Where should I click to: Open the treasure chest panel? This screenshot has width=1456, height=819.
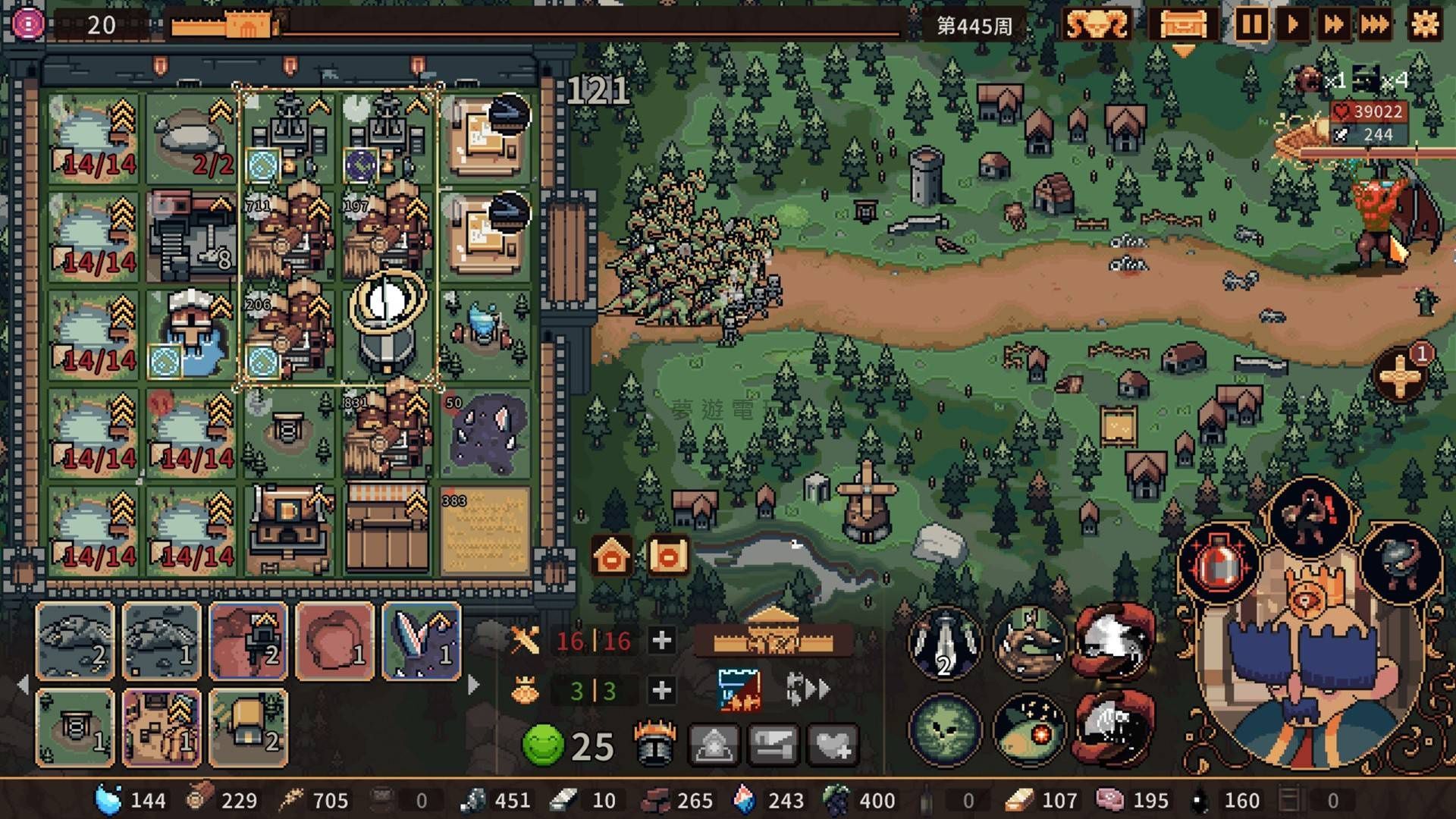click(1182, 25)
